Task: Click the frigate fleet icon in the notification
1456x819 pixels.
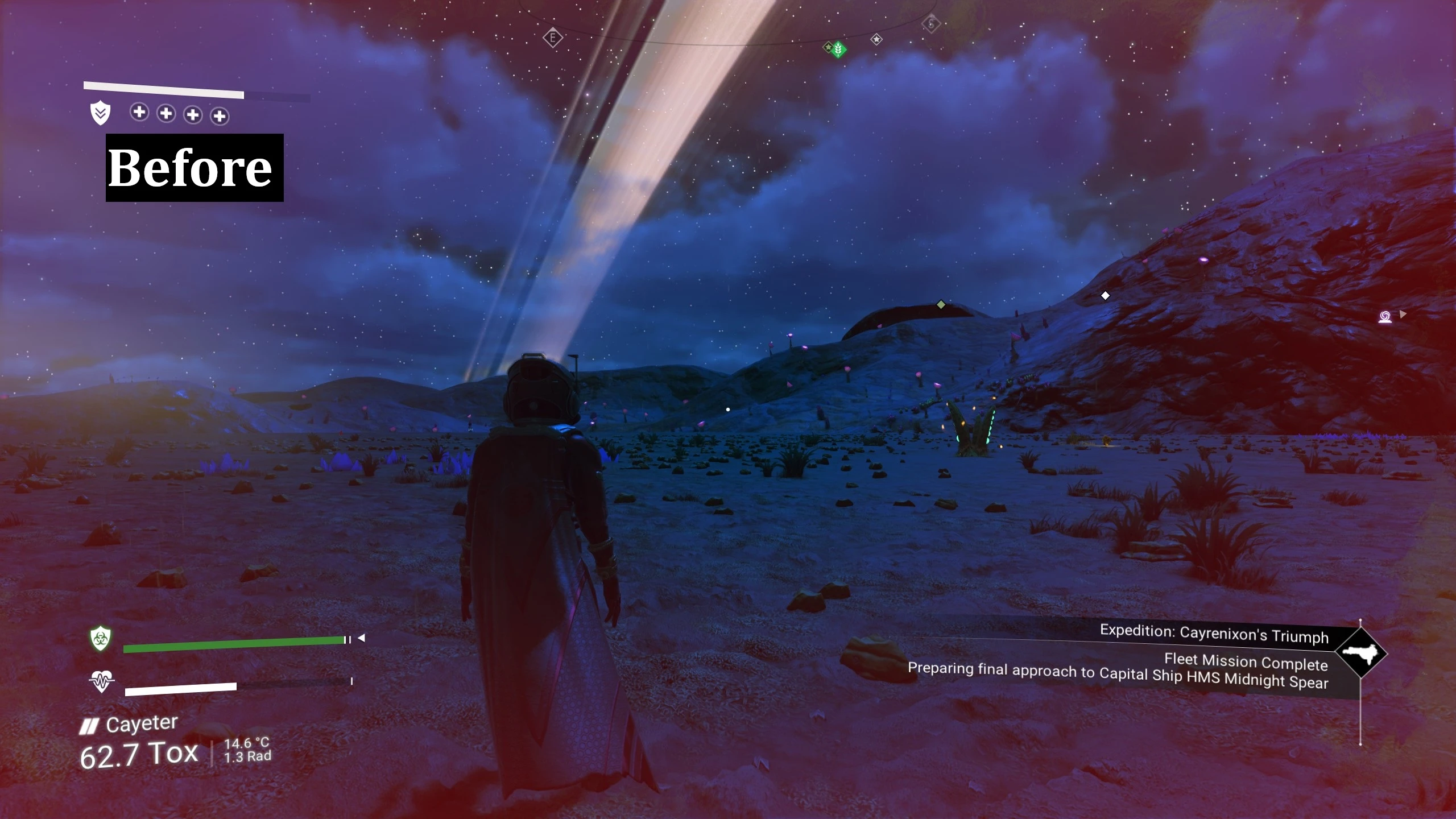Action: pyautogui.click(x=1360, y=653)
